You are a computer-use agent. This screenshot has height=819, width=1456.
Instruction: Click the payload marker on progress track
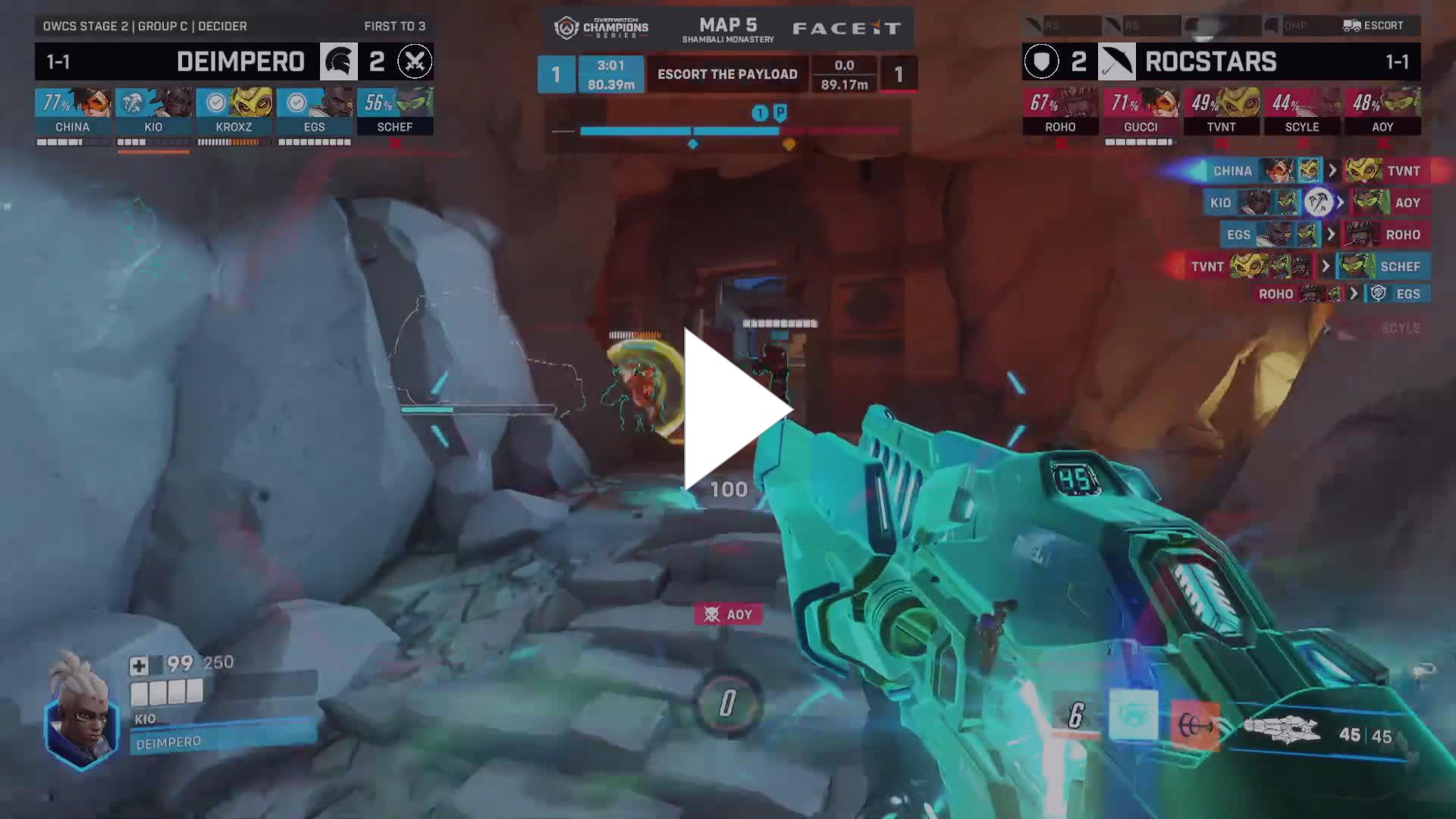[780, 114]
